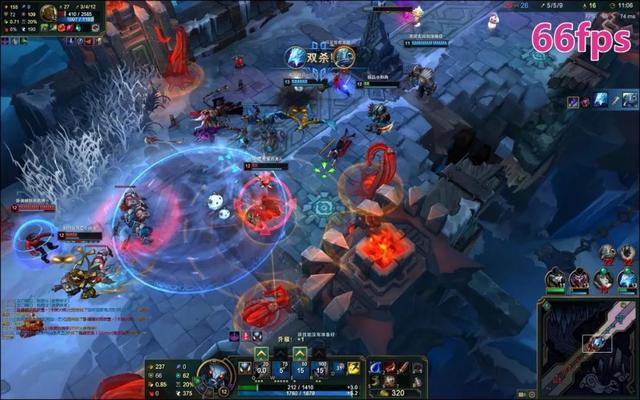Level up the Q ability arrow

pyautogui.click(x=262, y=353)
